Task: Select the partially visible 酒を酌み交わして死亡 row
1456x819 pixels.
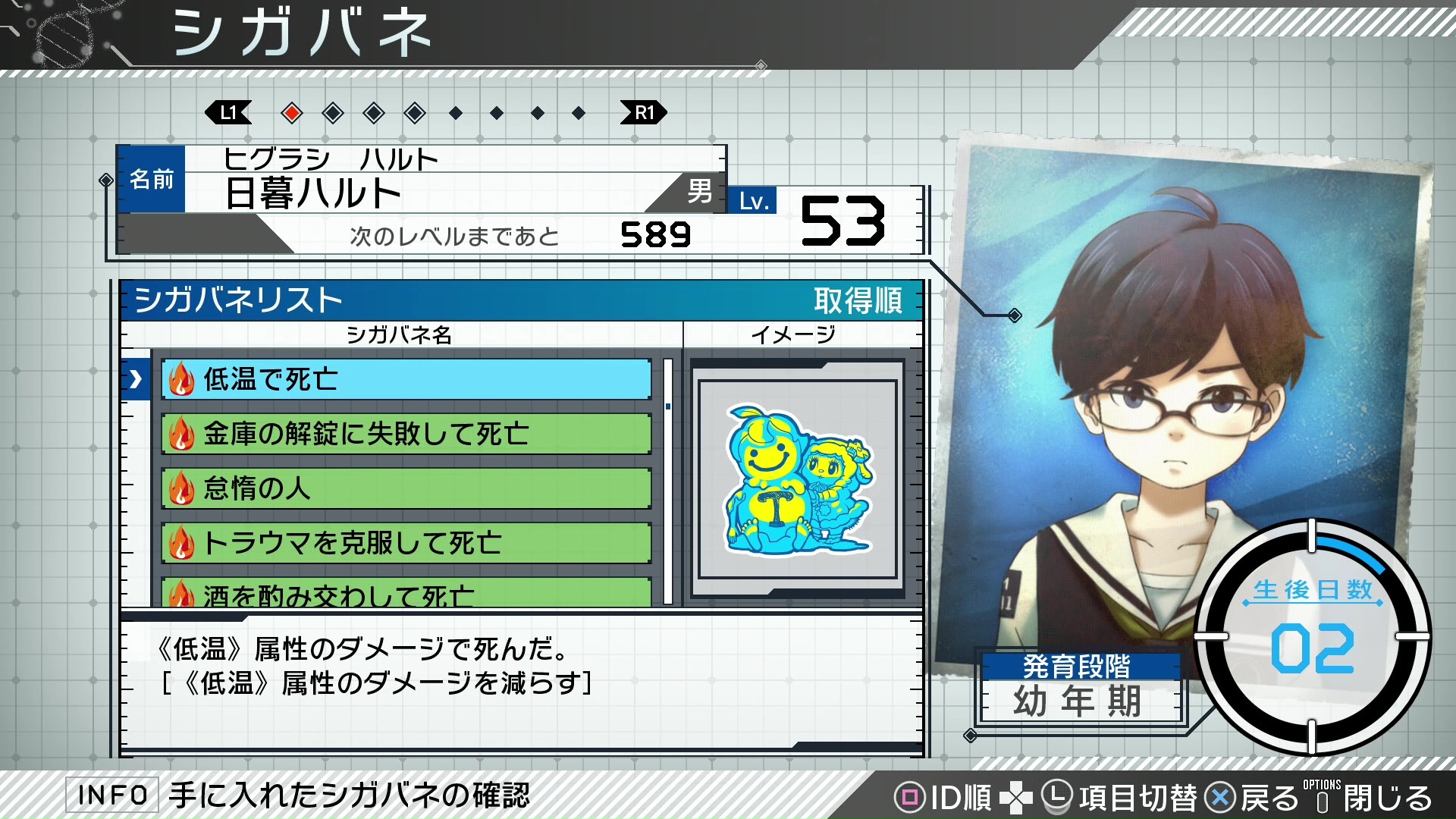Action: [406, 594]
